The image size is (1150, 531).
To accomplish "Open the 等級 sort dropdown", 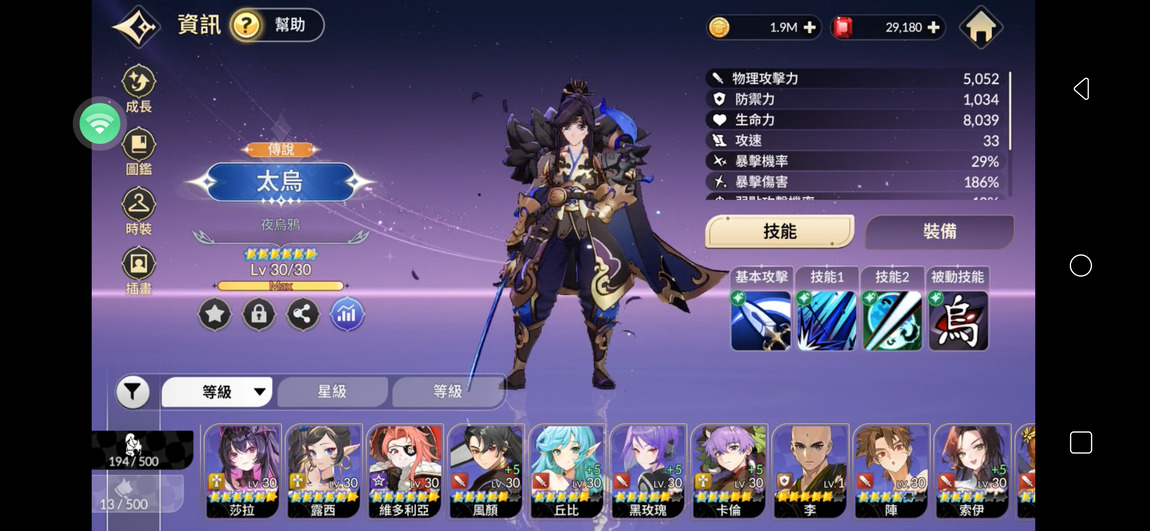I will click(217, 392).
